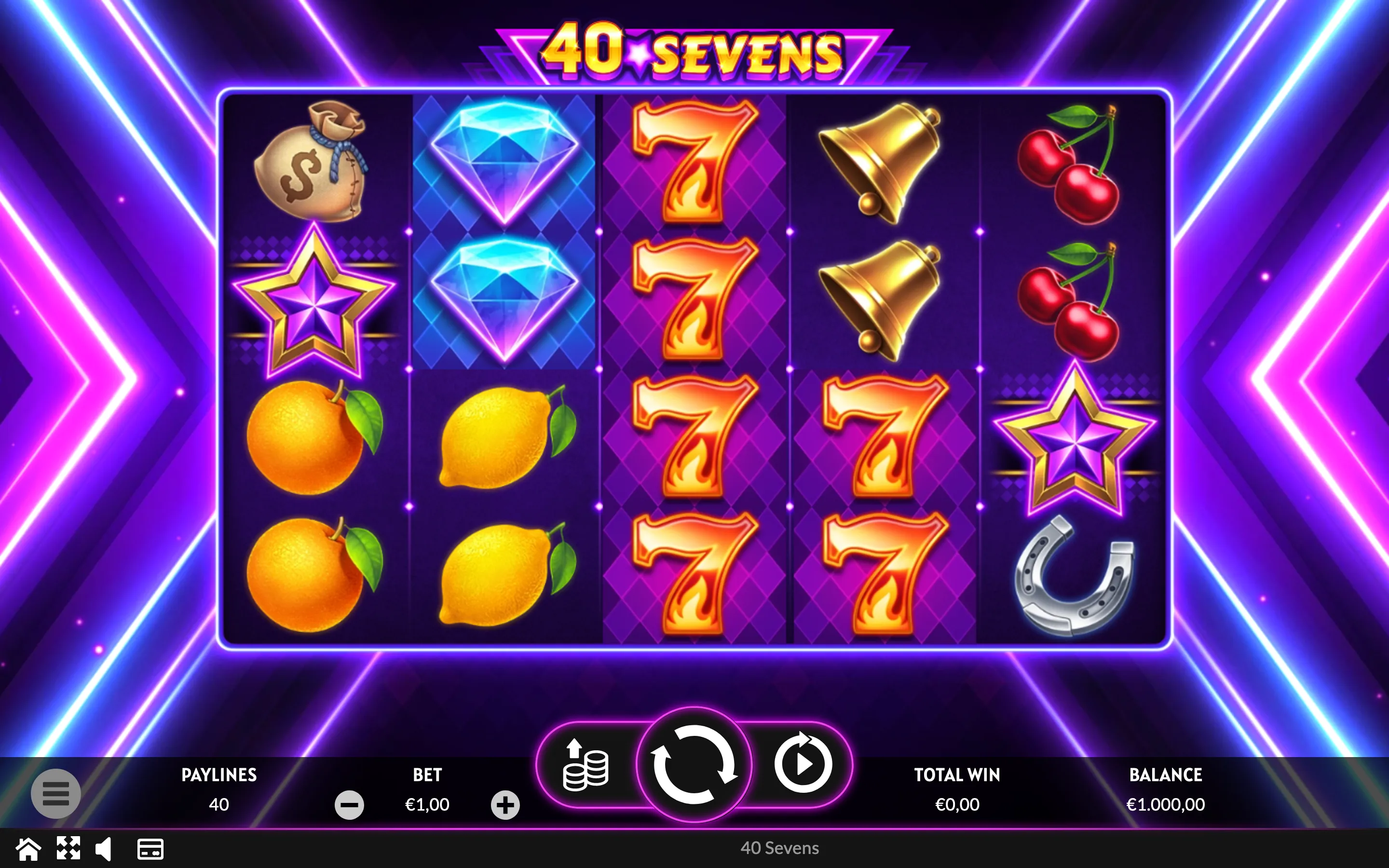Increase the bet with the plus button
The image size is (1389, 868).
[505, 805]
